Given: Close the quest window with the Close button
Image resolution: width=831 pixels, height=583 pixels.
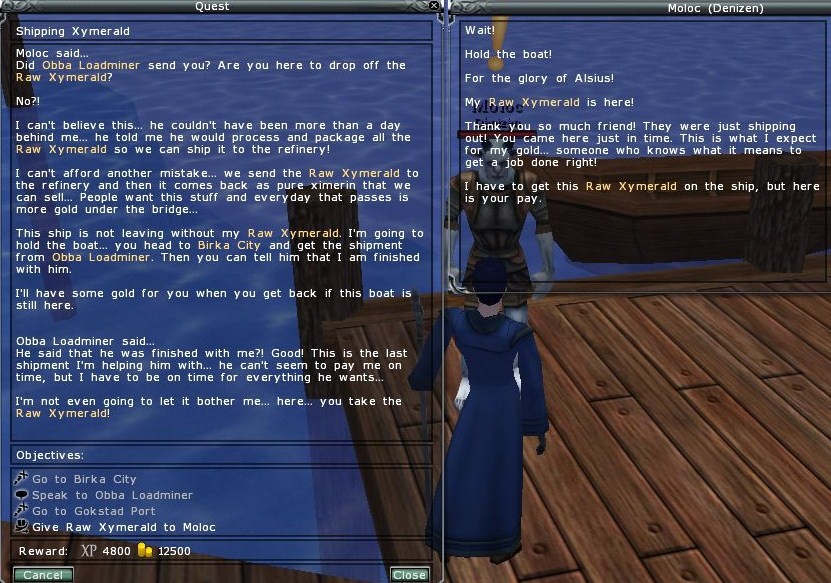Looking at the screenshot, I should 409,575.
